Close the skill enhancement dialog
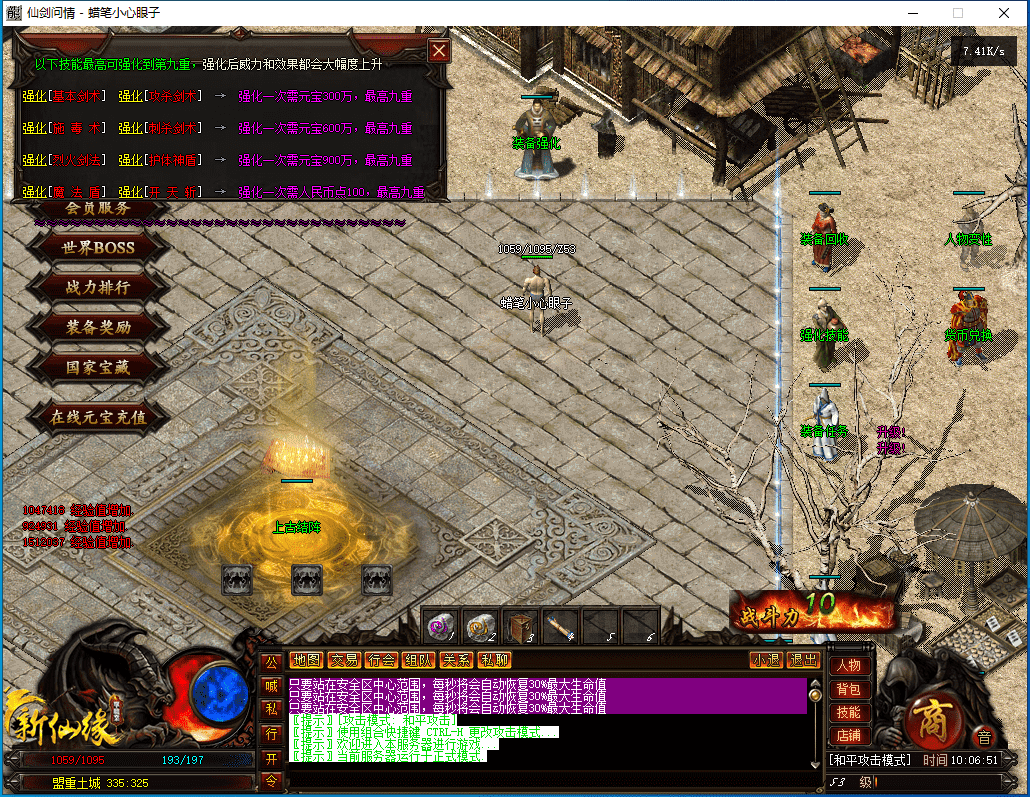 pyautogui.click(x=438, y=51)
